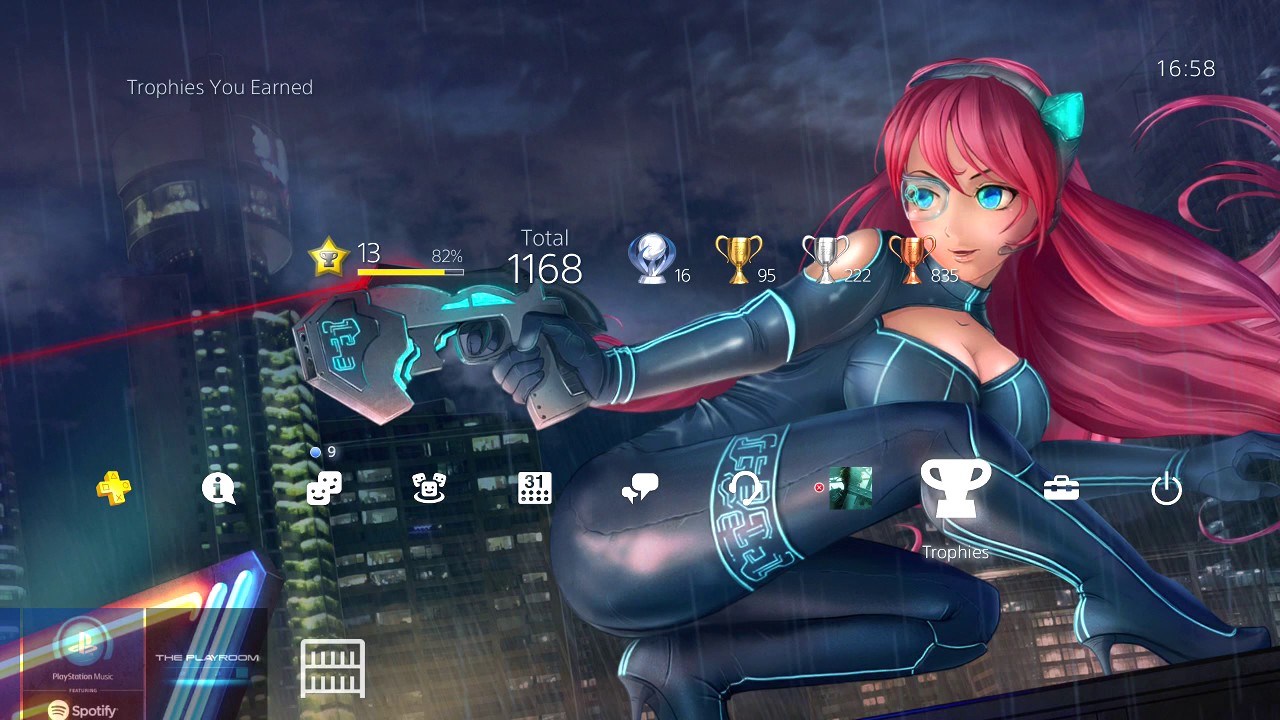
Task: Open the Events calendar icon
Action: [534, 489]
